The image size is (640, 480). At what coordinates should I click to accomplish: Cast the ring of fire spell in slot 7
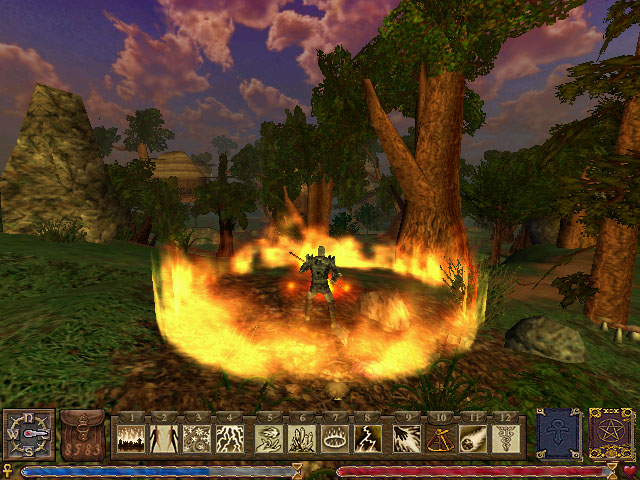(x=336, y=439)
